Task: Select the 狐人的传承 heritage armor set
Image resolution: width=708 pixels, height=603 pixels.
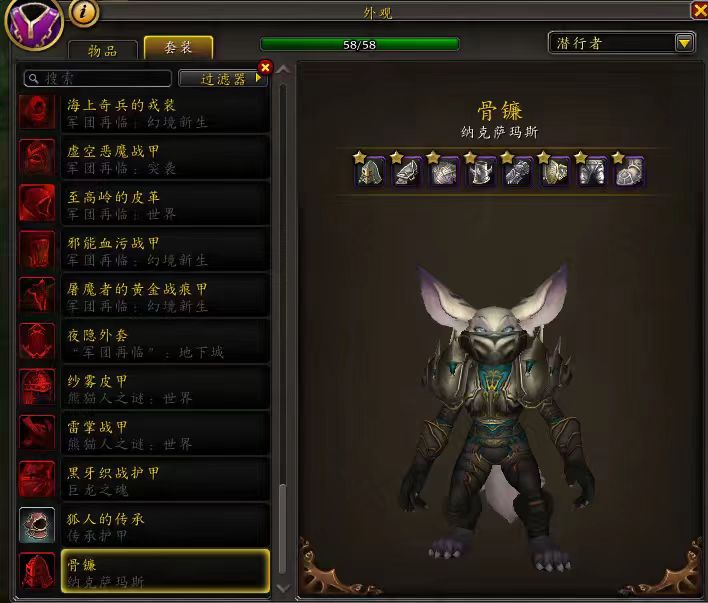Action: (x=145, y=525)
